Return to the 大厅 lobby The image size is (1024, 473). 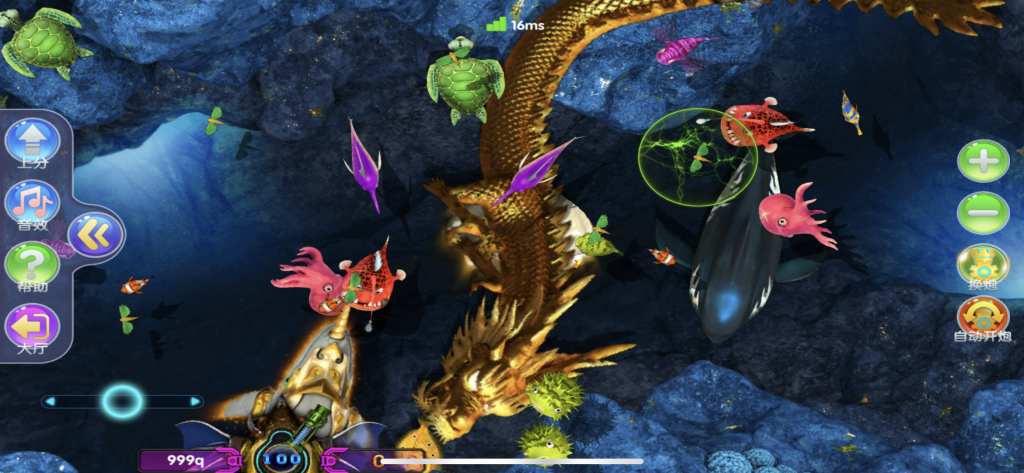click(32, 326)
